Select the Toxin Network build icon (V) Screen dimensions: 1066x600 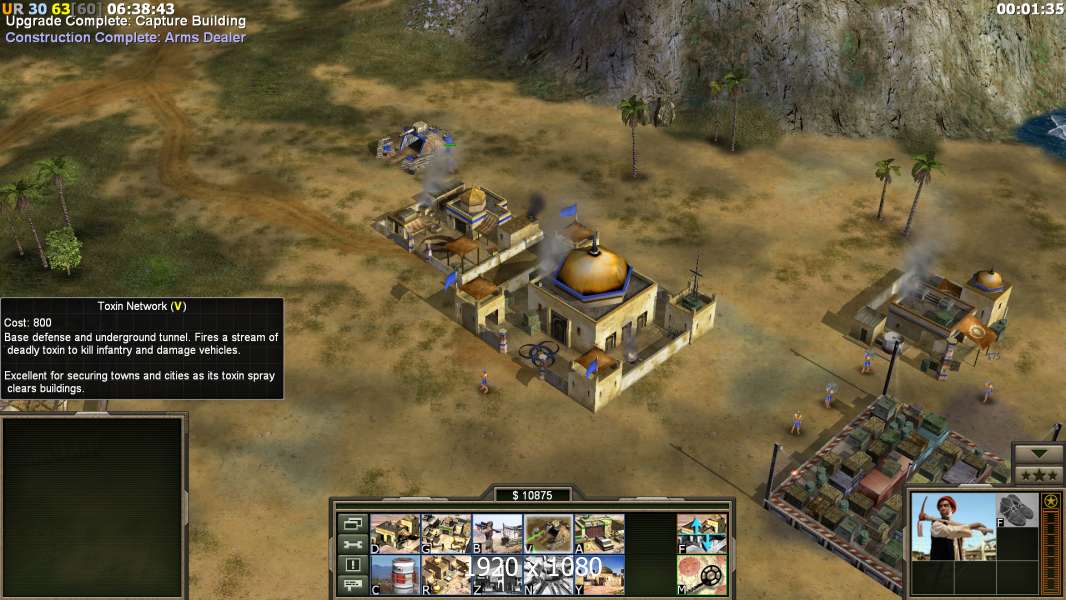tap(548, 533)
